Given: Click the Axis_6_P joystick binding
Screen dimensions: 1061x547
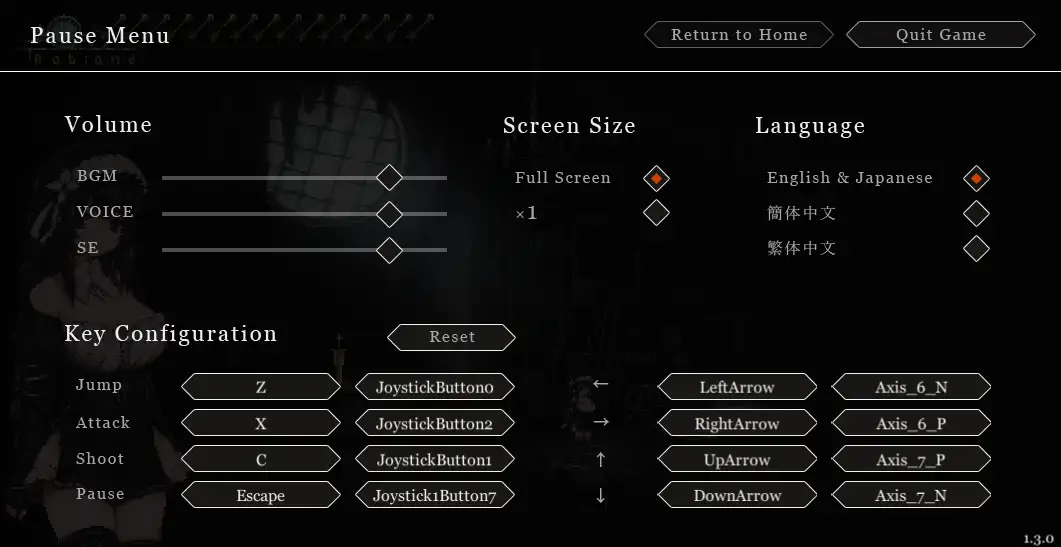Looking at the screenshot, I should (911, 424).
